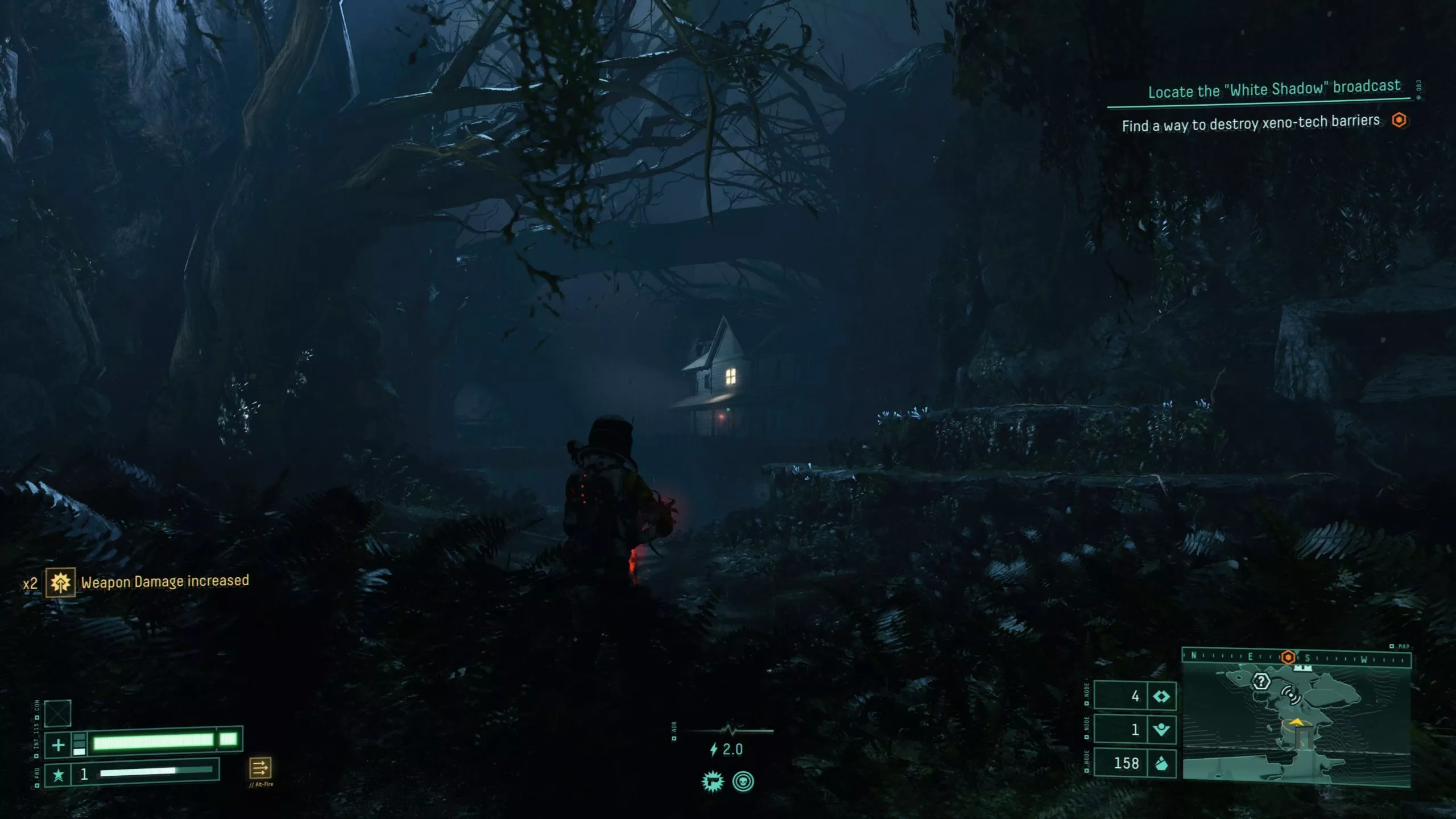Expand the INT_115 consumable slot
The width and height of the screenshot is (1456, 819).
pyautogui.click(x=57, y=714)
